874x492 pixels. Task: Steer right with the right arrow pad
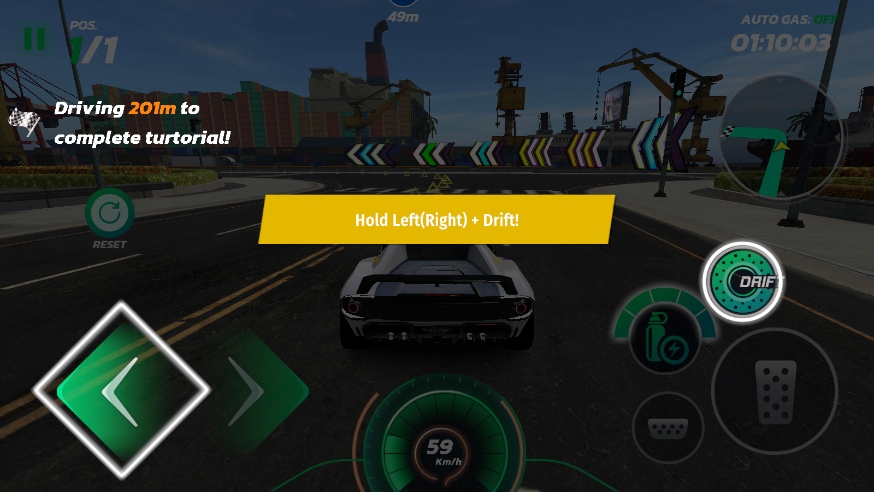coord(250,391)
